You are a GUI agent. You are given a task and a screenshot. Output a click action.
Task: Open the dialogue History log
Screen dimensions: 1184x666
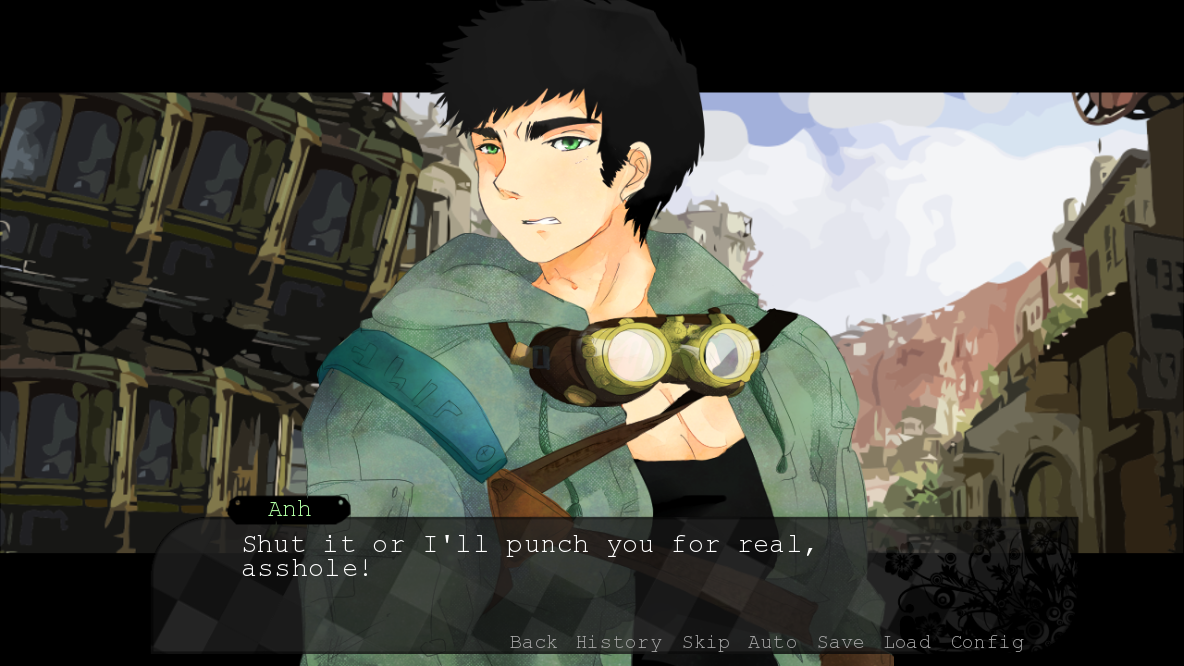[618, 642]
